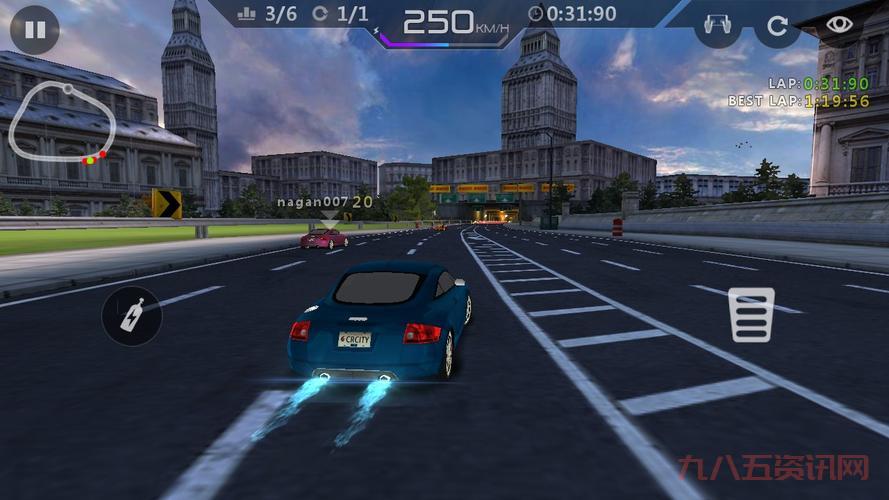Open the steering control mode button
889x500 pixels.
(x=717, y=24)
